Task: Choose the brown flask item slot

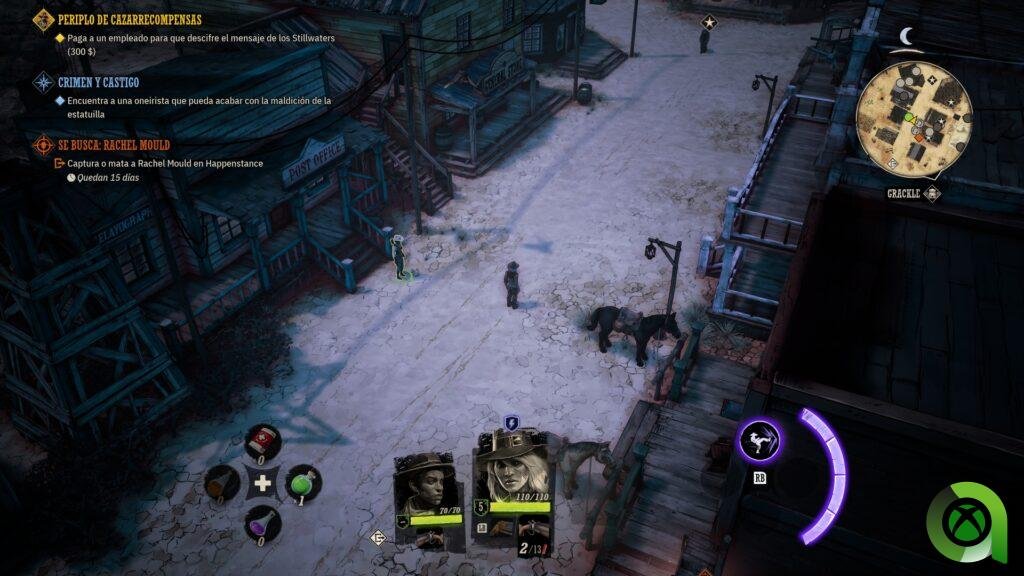Action: click(x=222, y=484)
